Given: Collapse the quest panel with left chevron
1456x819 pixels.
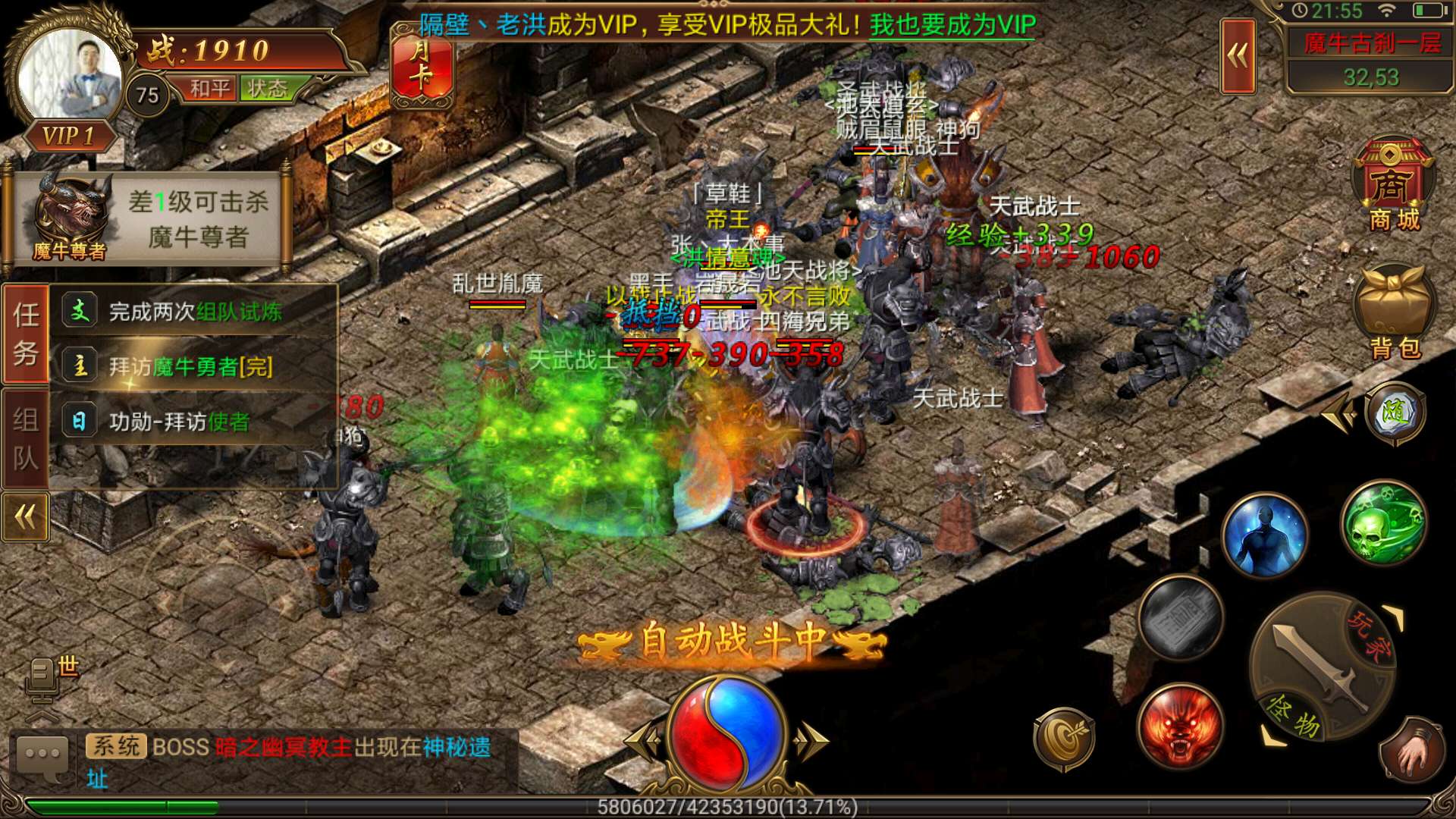Looking at the screenshot, I should pyautogui.click(x=25, y=516).
